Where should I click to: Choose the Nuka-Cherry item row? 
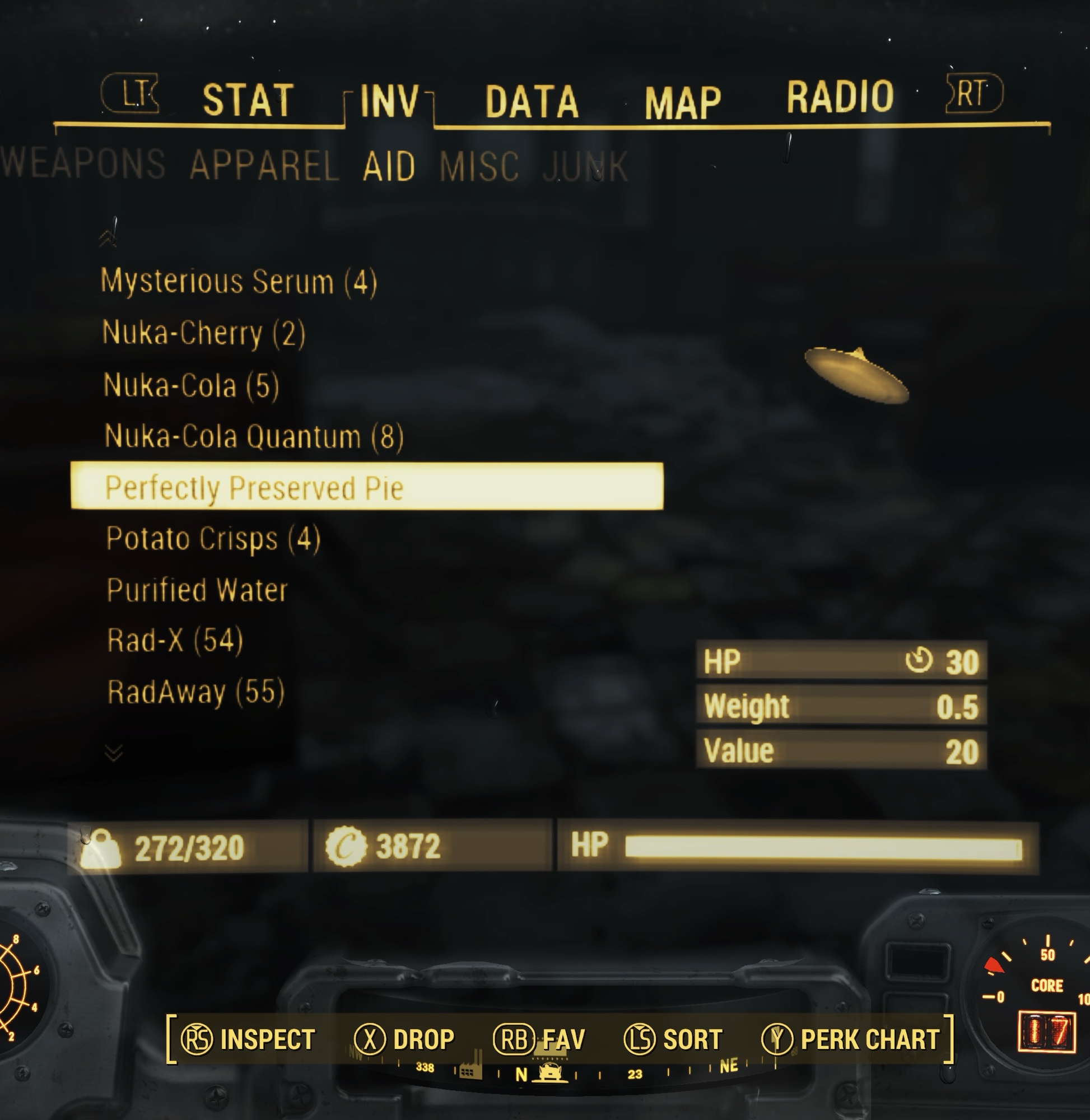[203, 333]
